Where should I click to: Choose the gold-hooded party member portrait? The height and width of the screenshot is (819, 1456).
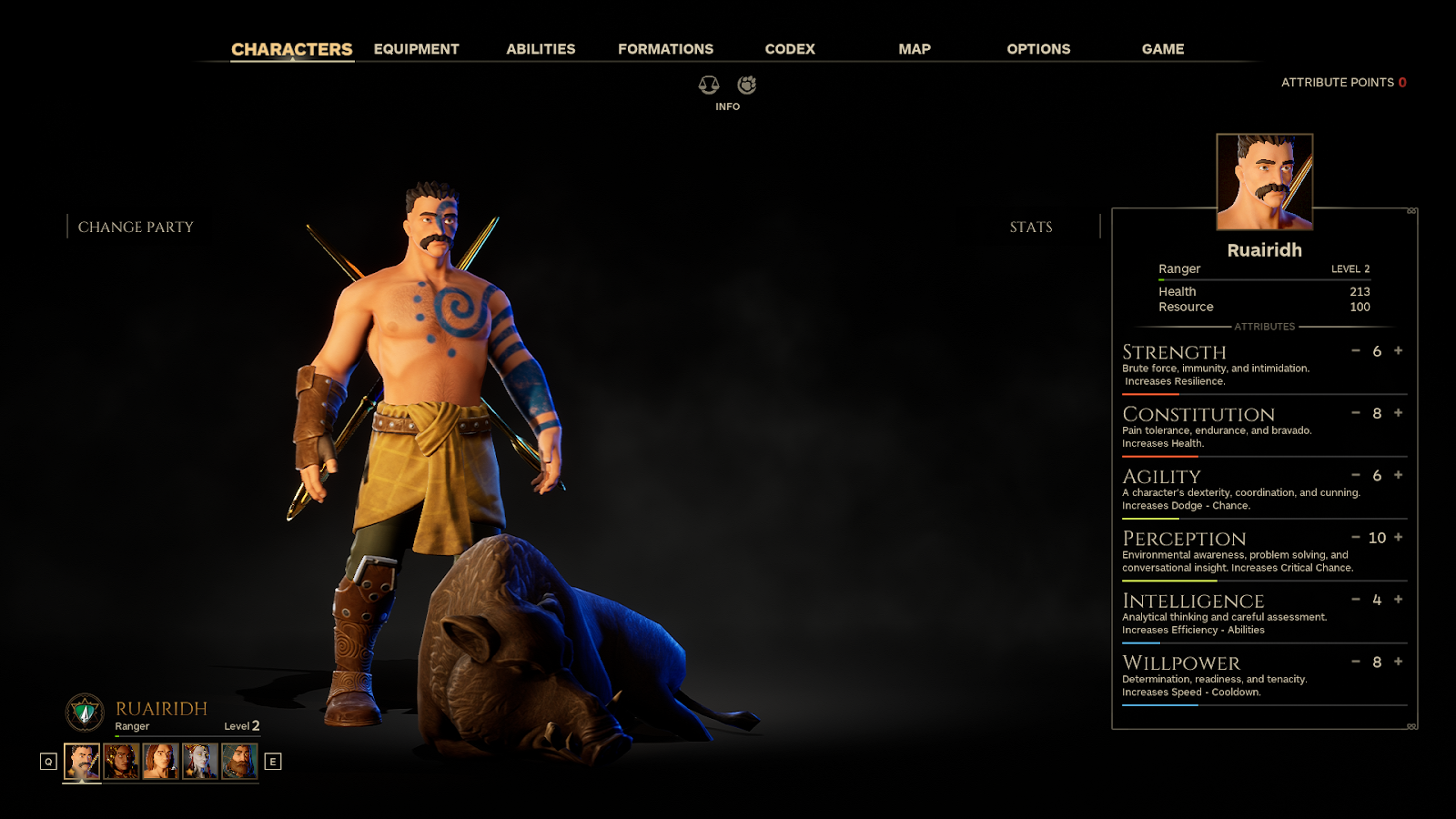121,761
